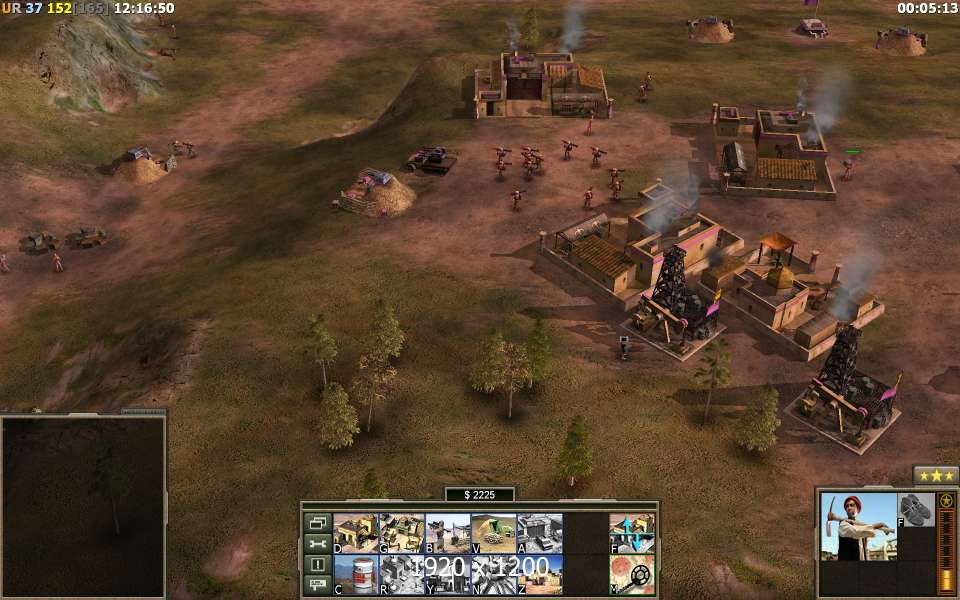Open the chat message button on command bar
The width and height of the screenshot is (960, 600).
[318, 584]
